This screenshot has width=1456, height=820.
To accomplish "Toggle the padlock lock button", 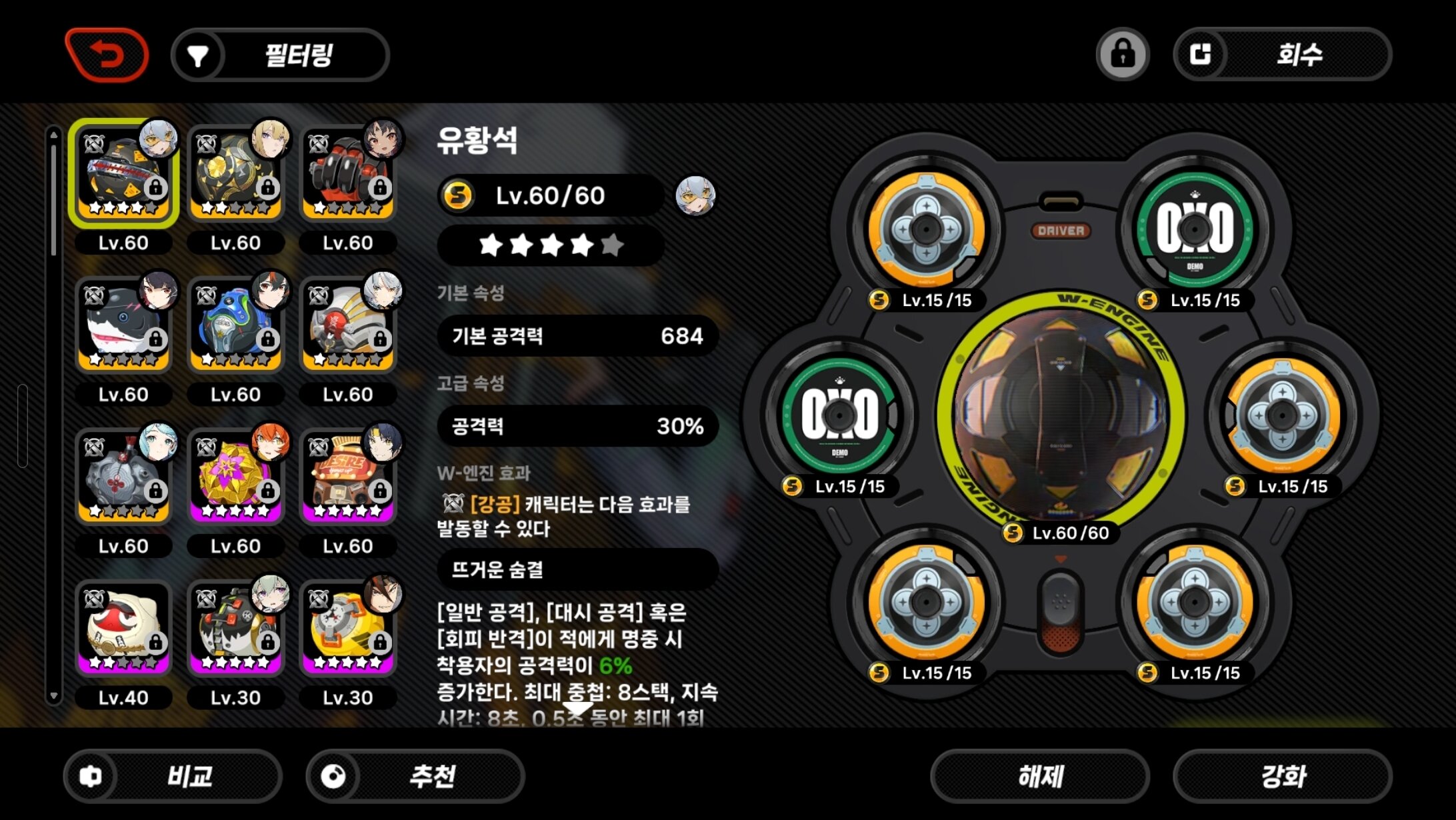I will [x=1123, y=54].
